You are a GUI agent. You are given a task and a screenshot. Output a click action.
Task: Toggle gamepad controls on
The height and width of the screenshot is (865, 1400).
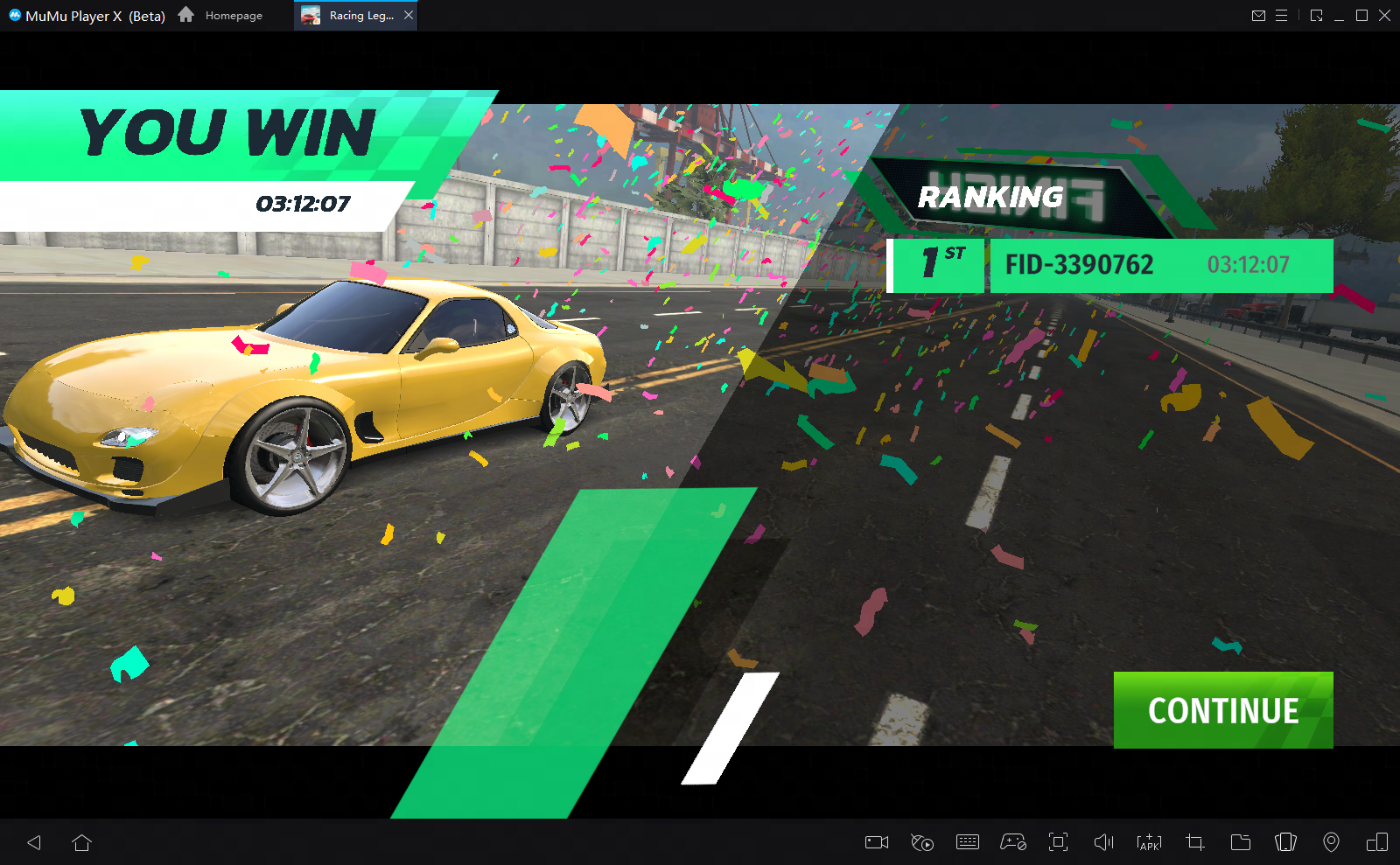click(1011, 842)
